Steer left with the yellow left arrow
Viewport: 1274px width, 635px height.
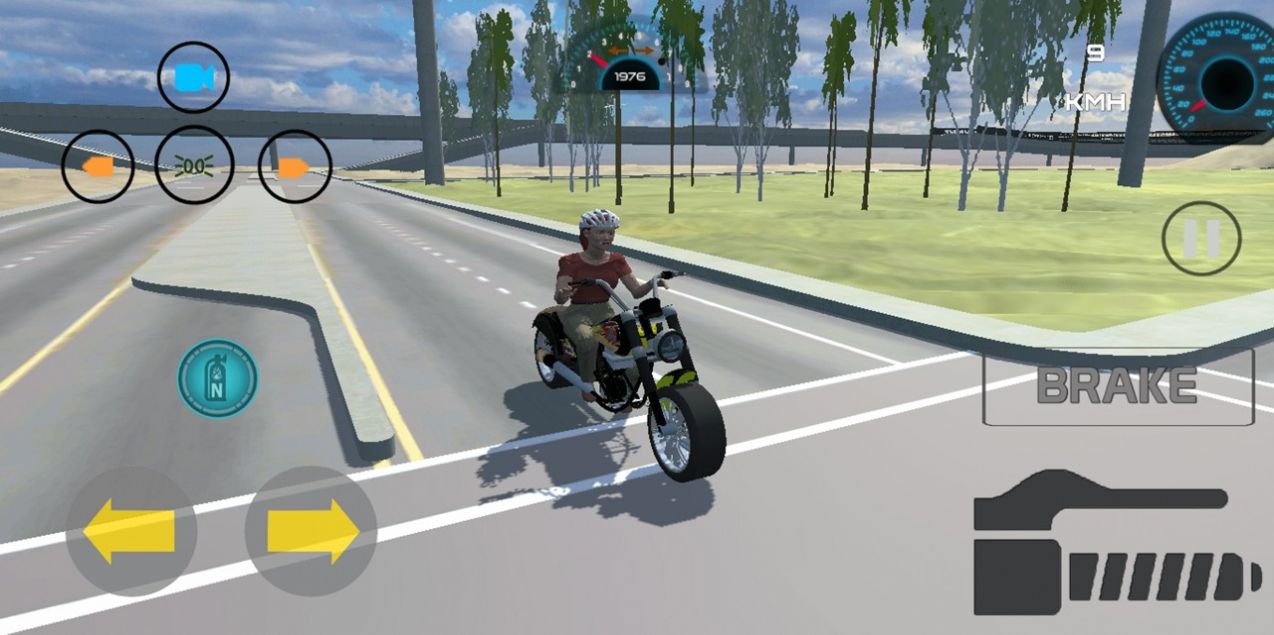[x=130, y=531]
